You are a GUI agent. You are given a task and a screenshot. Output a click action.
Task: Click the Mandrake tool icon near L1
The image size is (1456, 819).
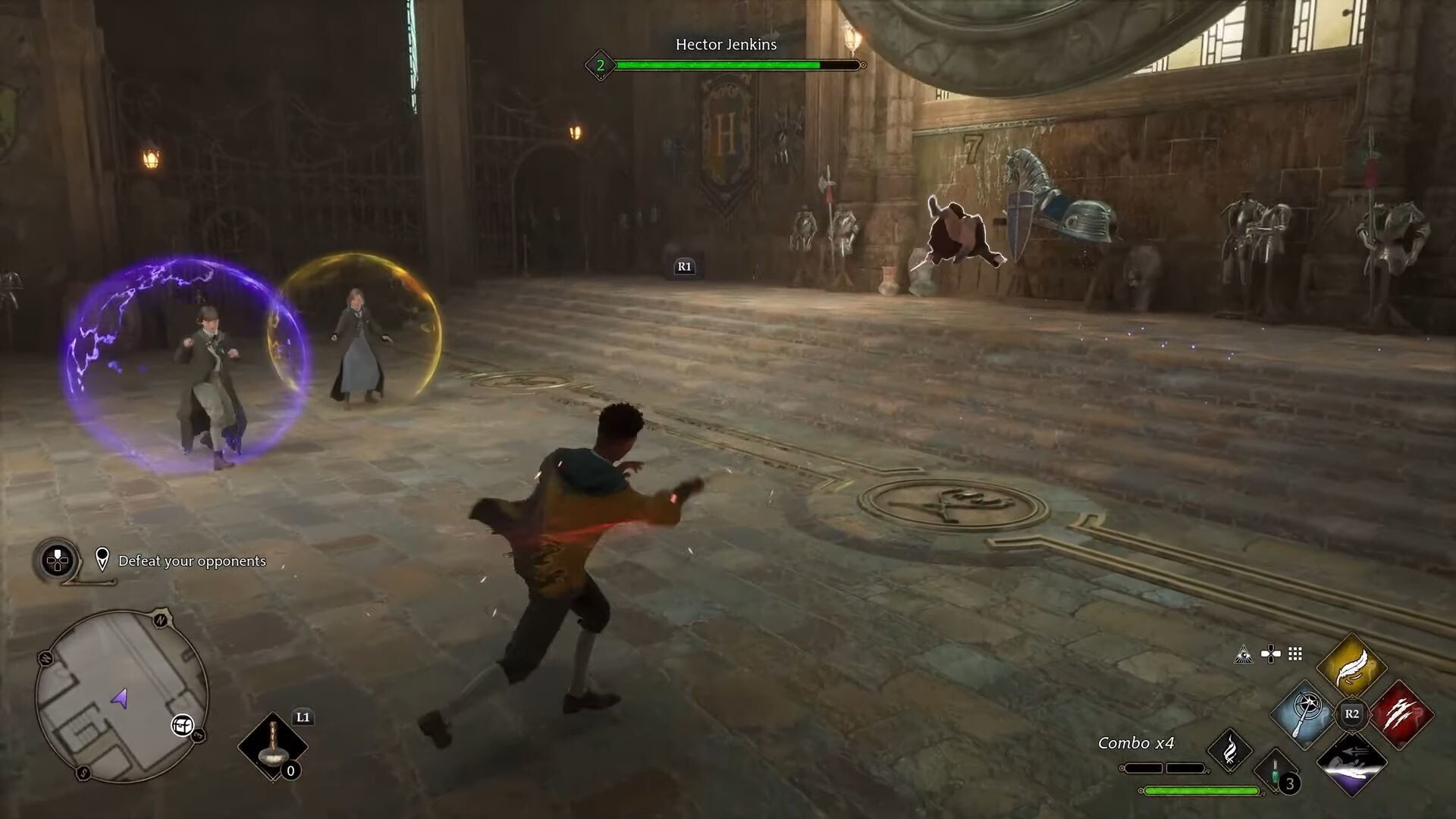coord(273,747)
